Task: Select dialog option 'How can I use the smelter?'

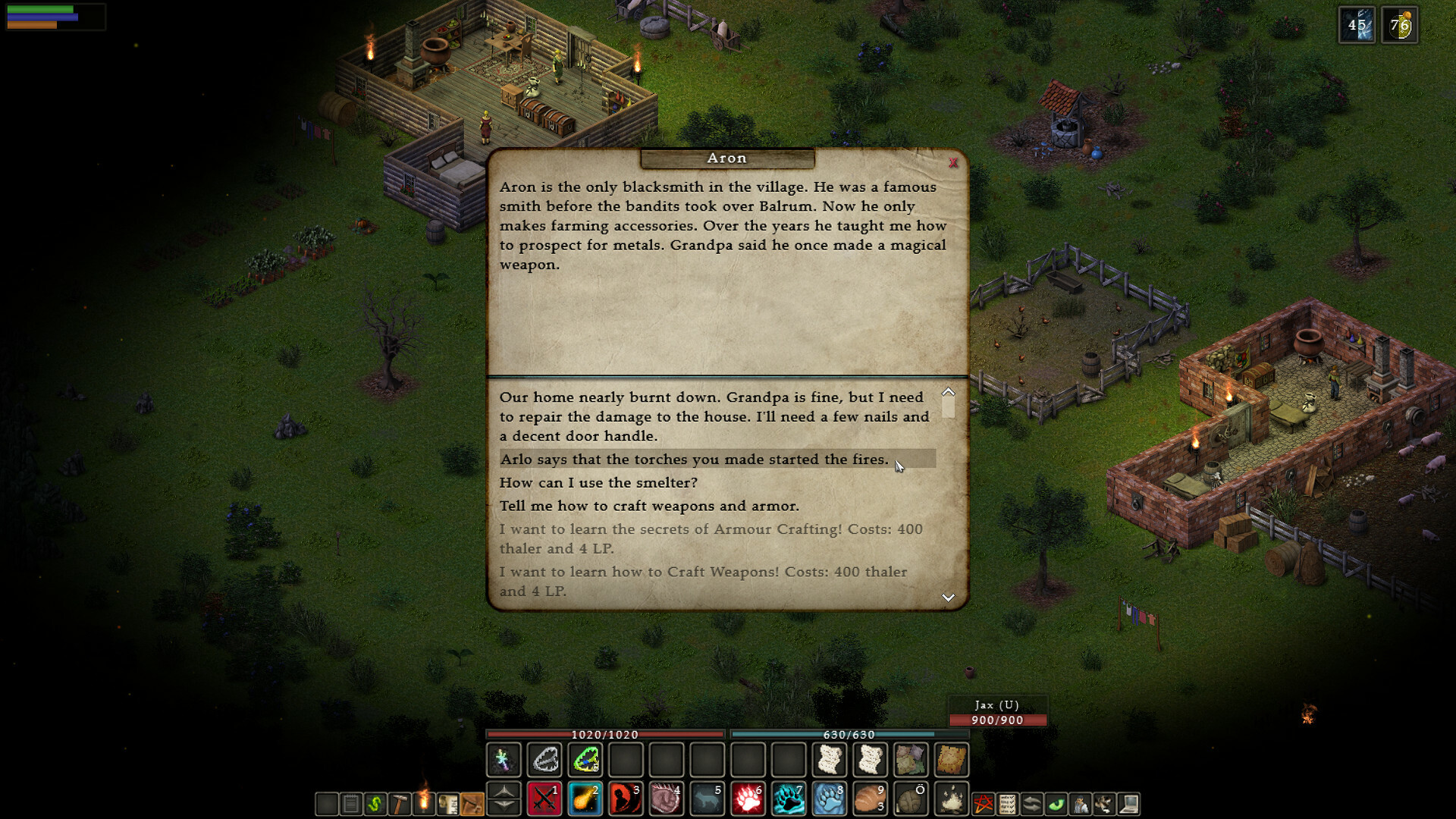Action: (599, 482)
